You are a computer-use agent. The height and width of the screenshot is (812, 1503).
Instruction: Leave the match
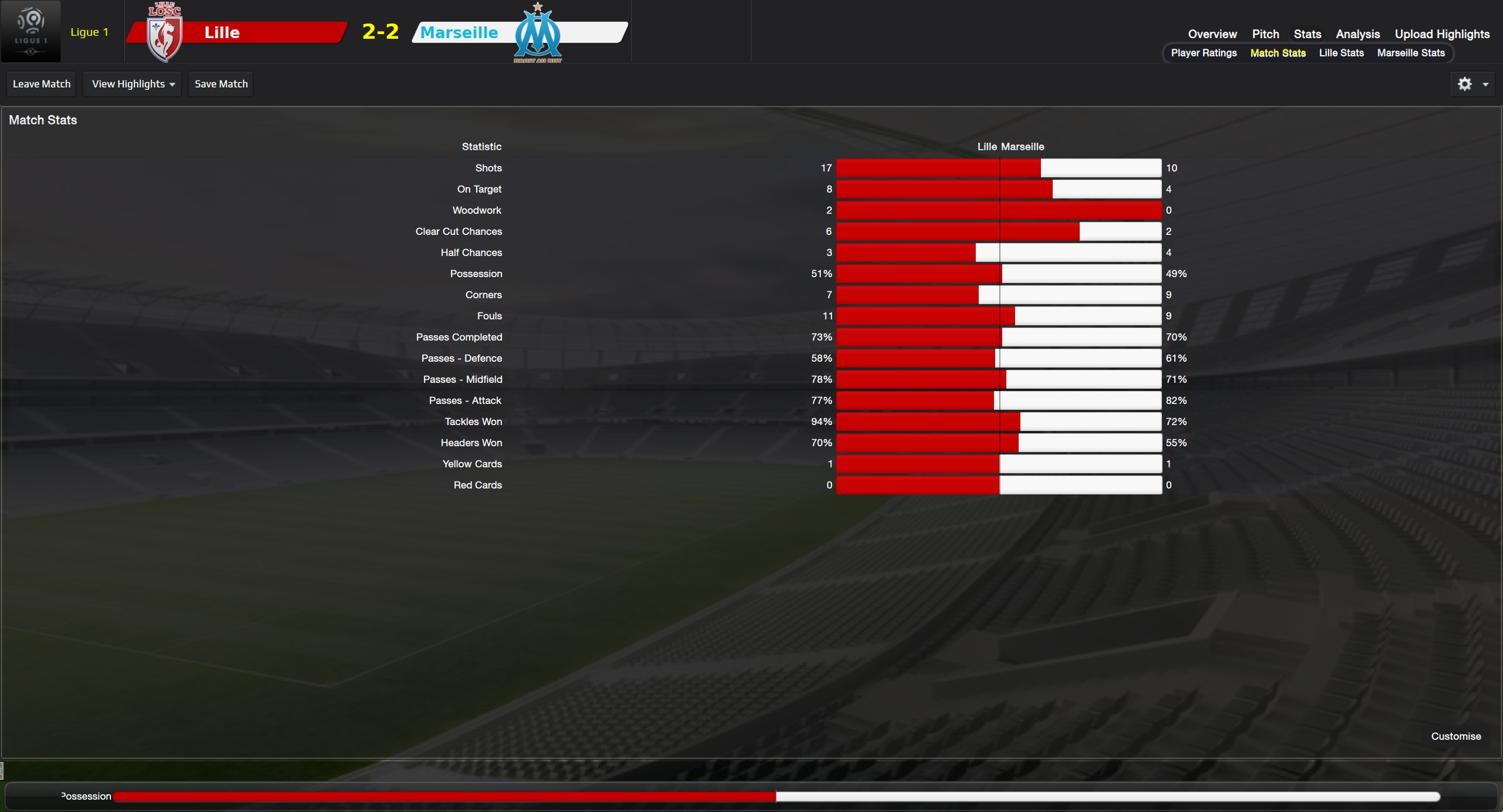click(42, 84)
